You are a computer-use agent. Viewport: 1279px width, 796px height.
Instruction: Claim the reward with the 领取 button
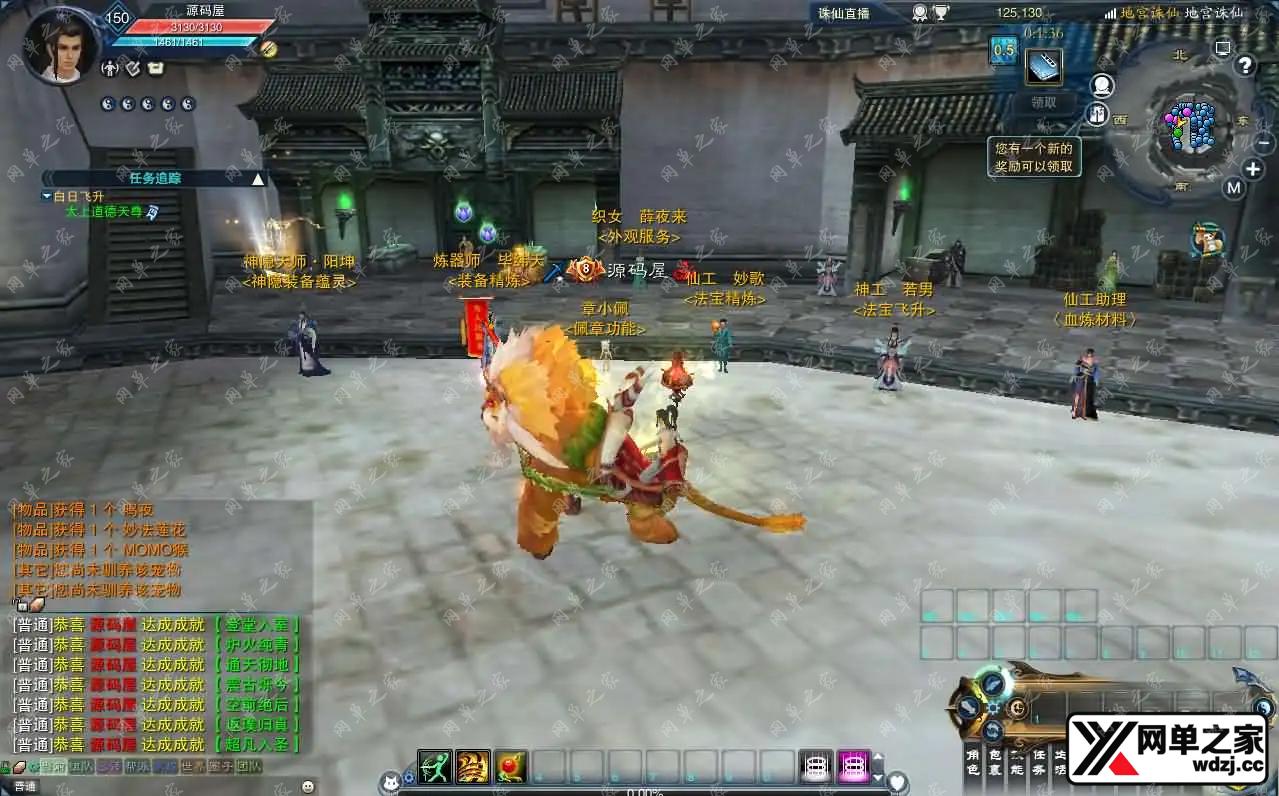coord(1043,102)
